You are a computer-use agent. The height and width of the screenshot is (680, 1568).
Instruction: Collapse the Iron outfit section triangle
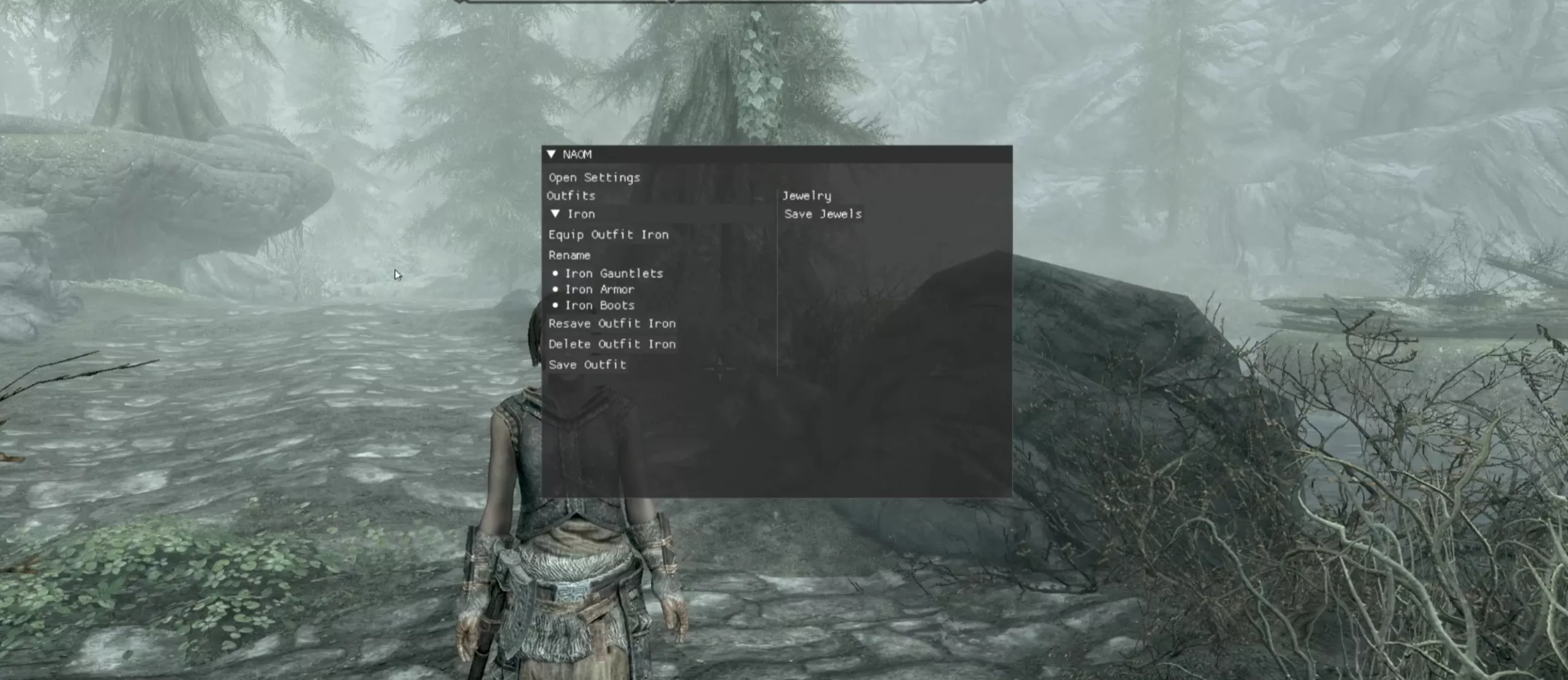pyautogui.click(x=556, y=214)
